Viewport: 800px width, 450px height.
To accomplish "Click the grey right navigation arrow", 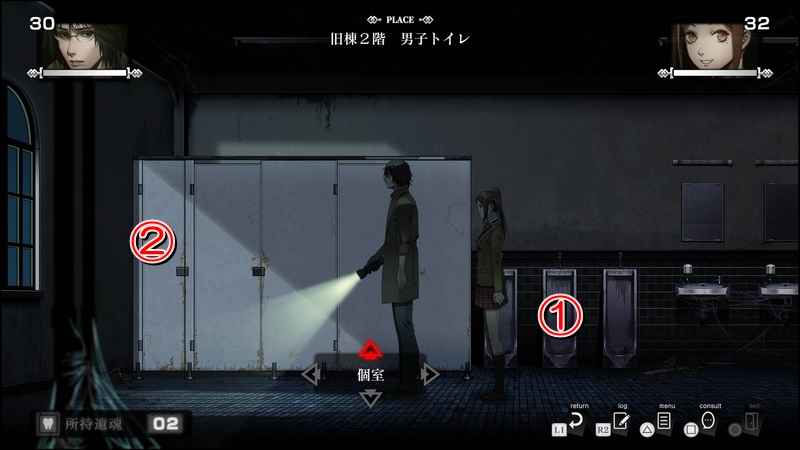I will 430,375.
